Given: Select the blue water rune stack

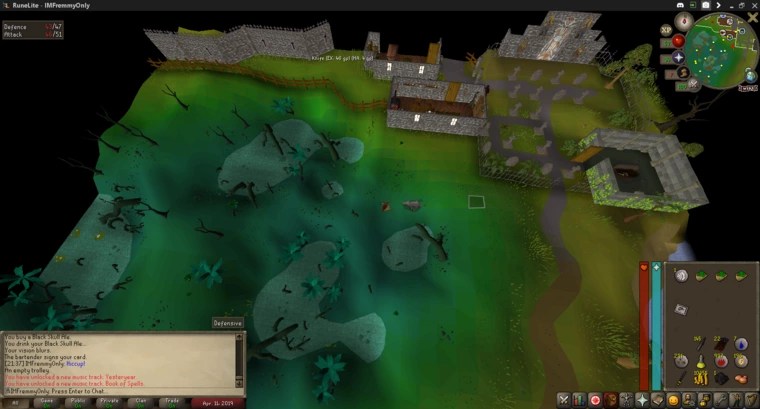Looking at the screenshot, I should click(741, 343).
